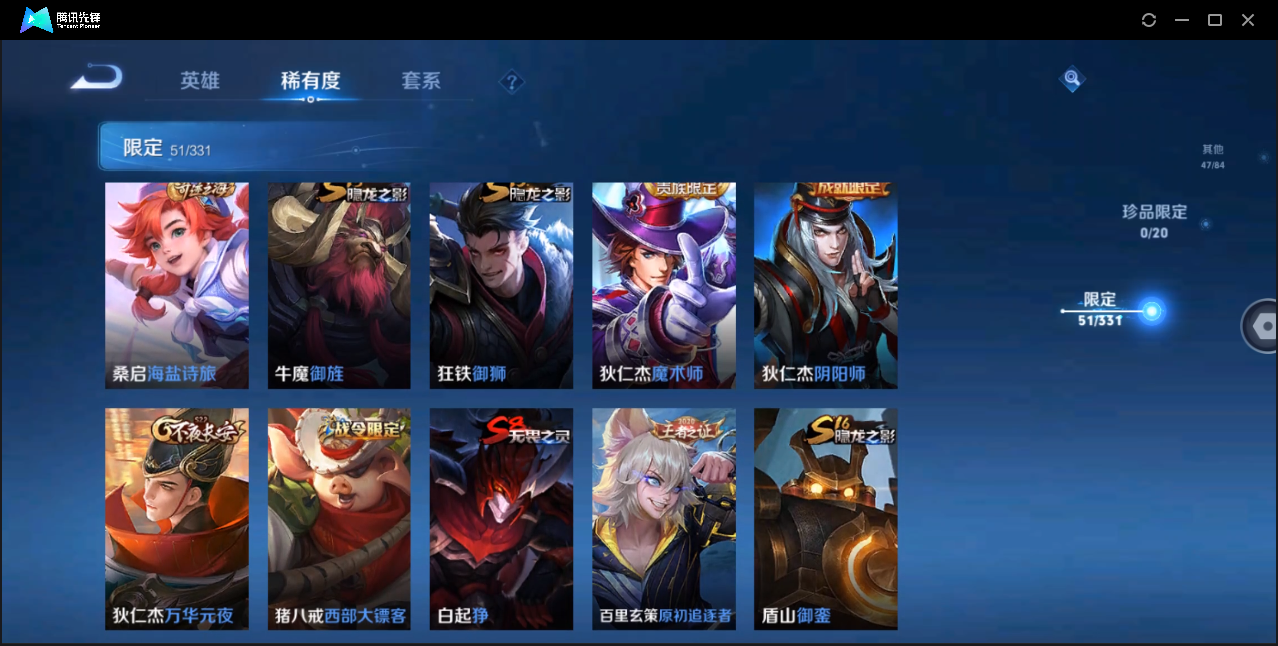1278x646 pixels.
Task: Open the 套系 tab
Action: coord(421,81)
